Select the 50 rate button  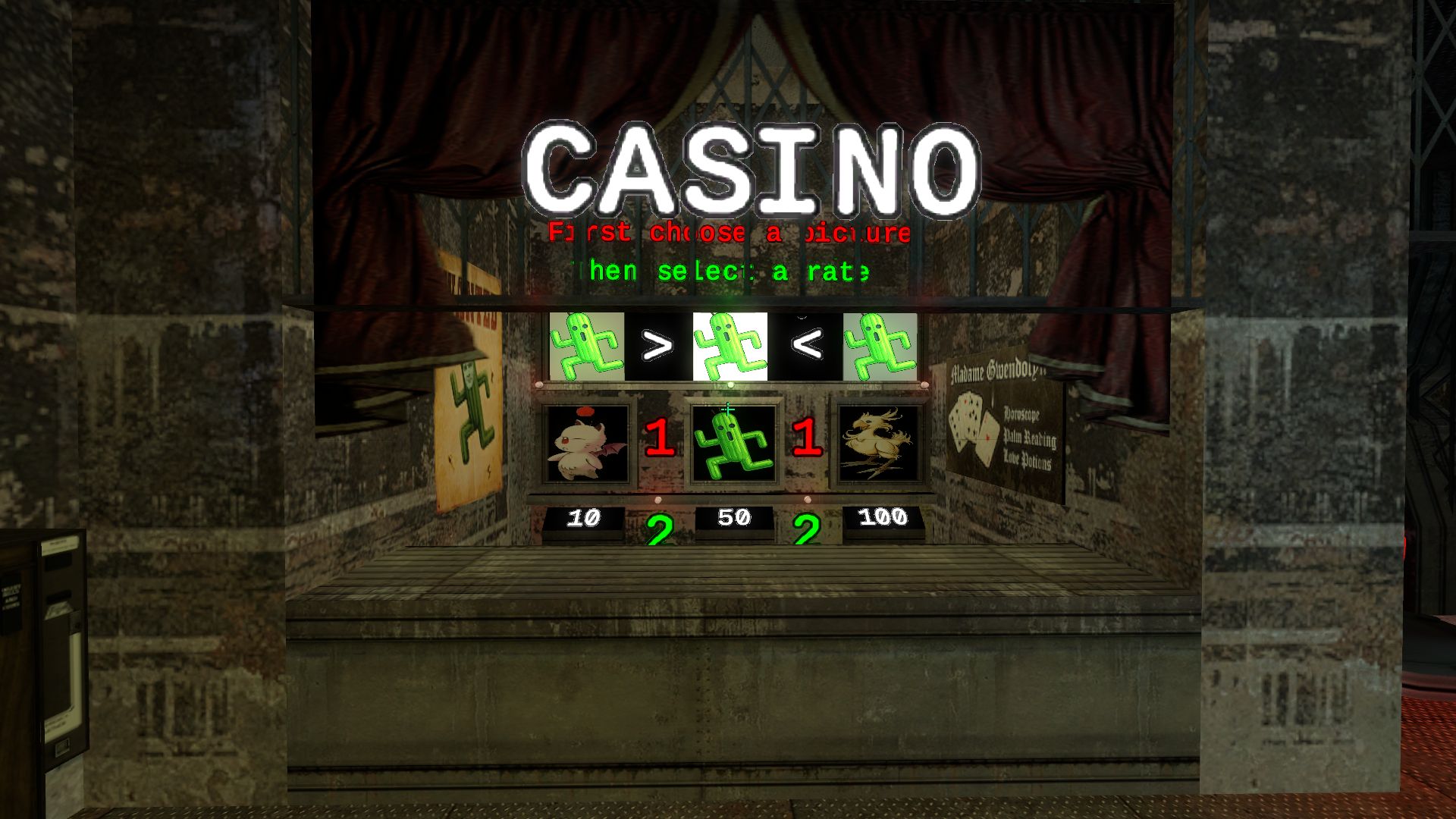(x=733, y=519)
